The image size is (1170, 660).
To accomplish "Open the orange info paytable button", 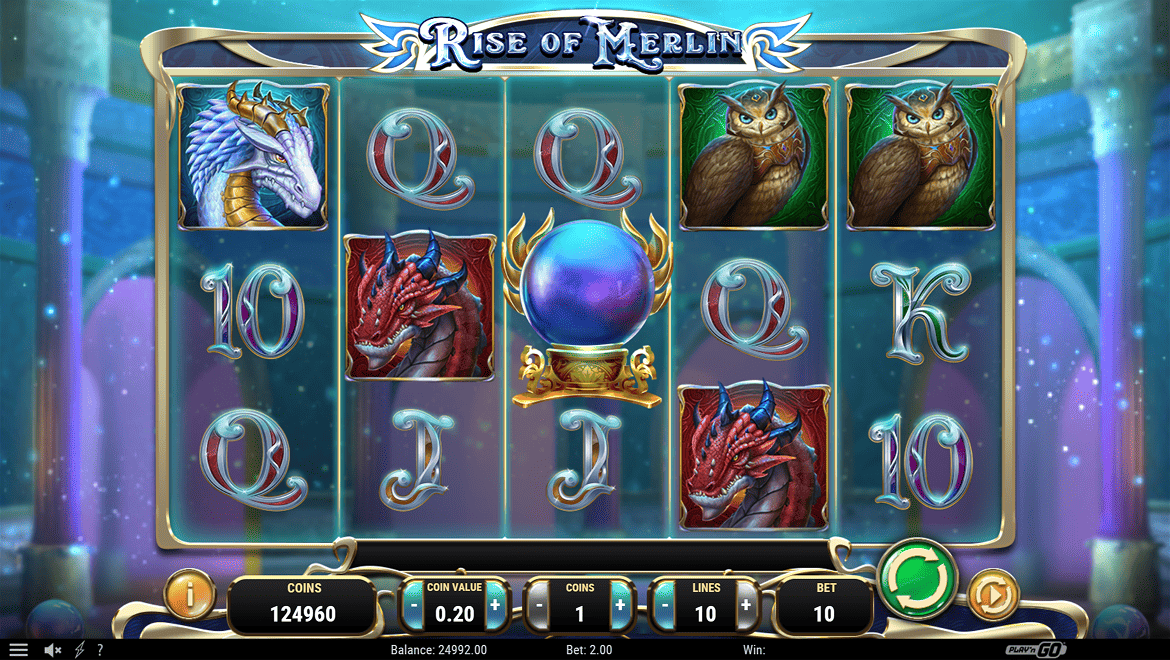I will 188,598.
